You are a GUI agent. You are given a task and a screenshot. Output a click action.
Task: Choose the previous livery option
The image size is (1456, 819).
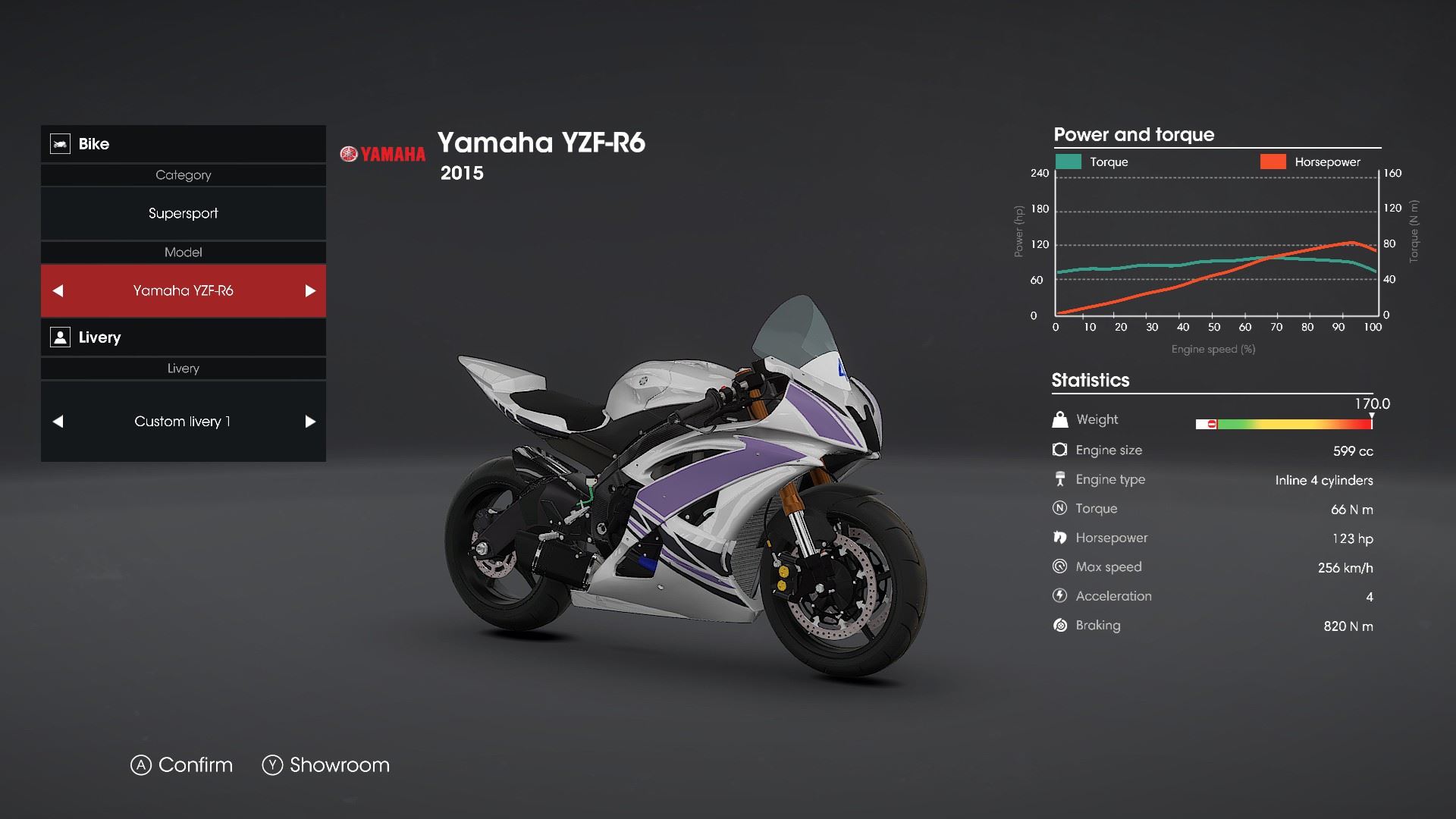[58, 422]
